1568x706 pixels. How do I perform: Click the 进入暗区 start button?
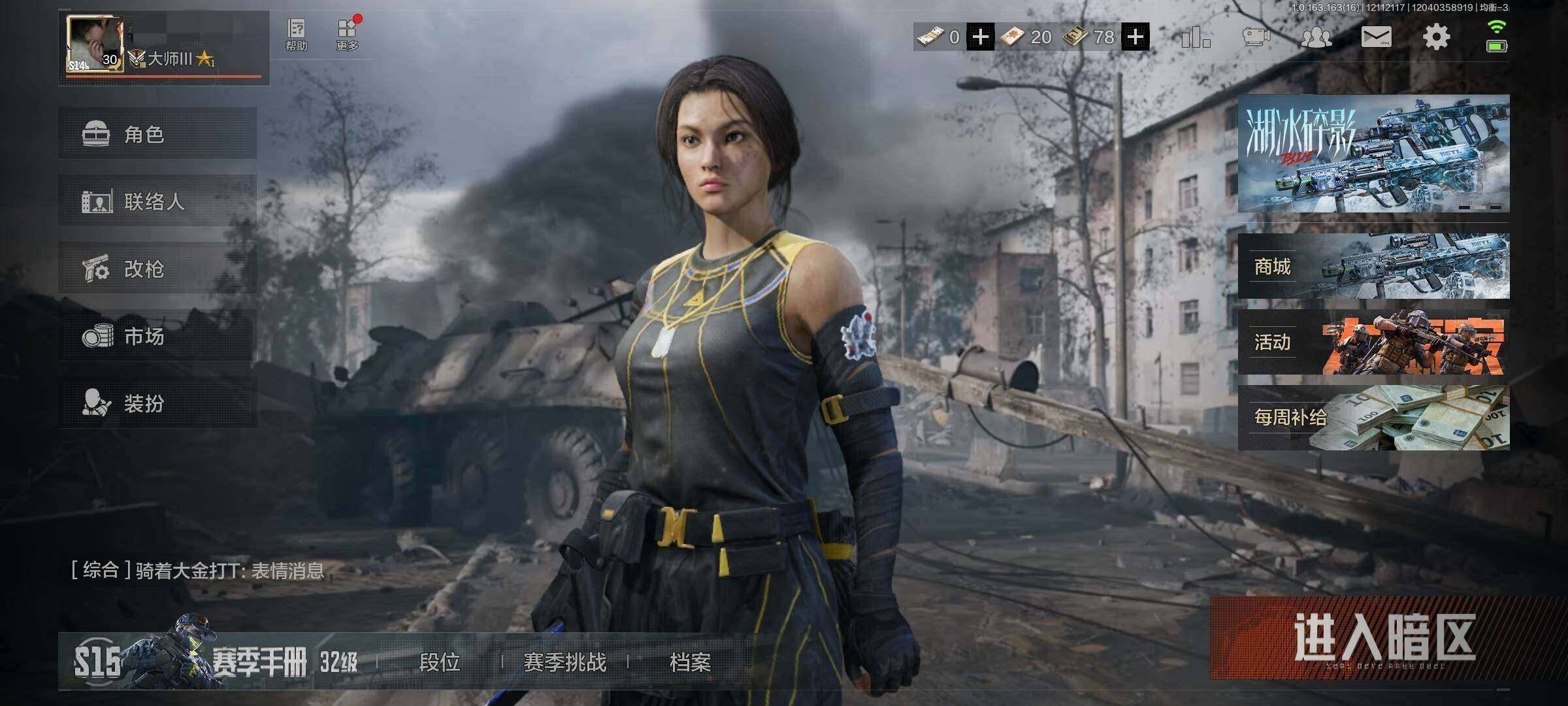click(1384, 637)
